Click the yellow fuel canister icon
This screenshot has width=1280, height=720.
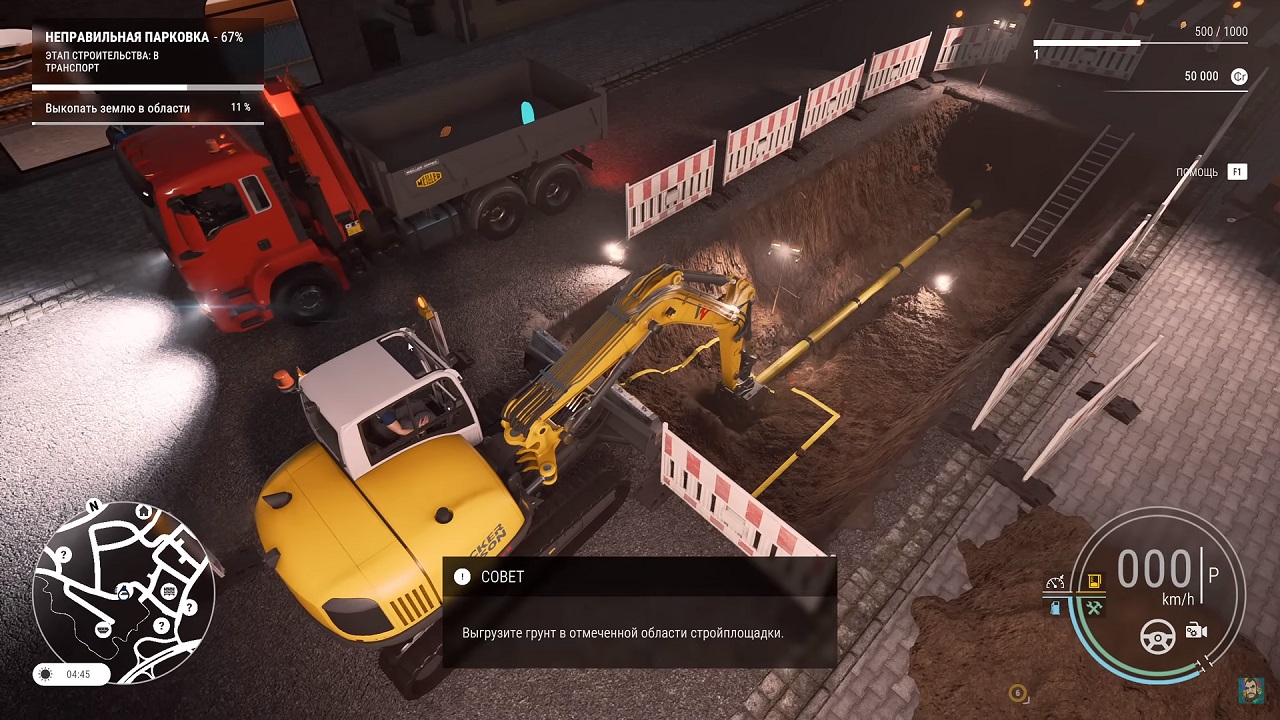(x=1094, y=582)
